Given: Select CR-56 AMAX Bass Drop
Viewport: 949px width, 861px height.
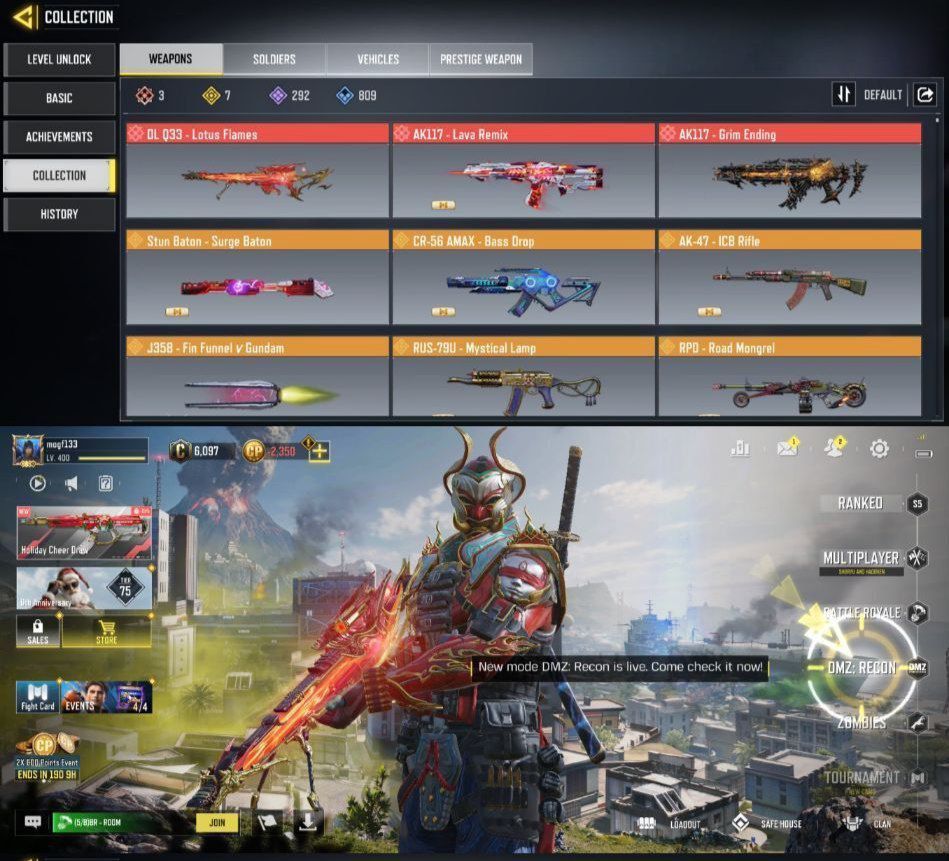Looking at the screenshot, I should tap(523, 278).
